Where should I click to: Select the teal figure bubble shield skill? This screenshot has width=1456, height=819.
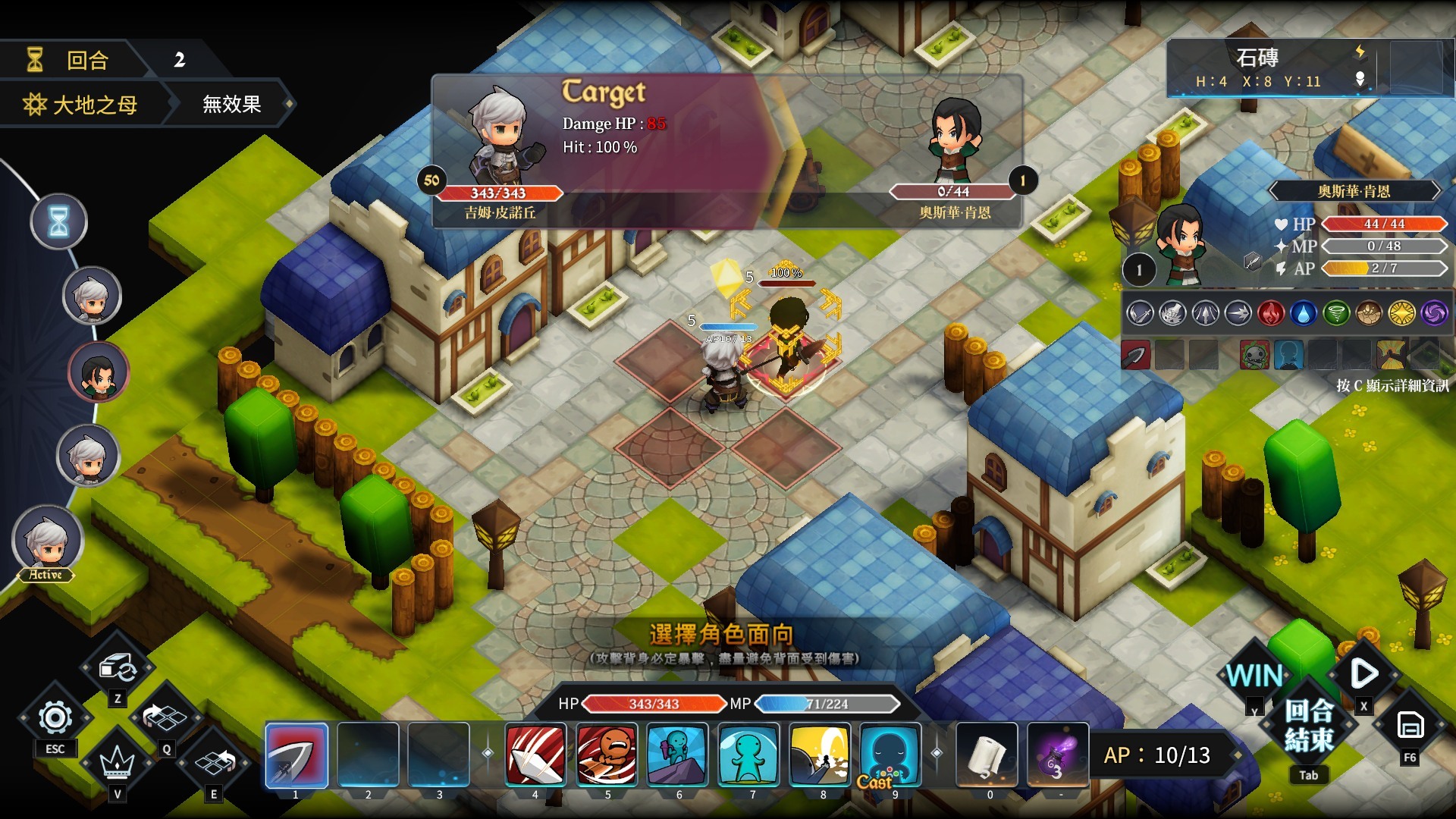[749, 755]
